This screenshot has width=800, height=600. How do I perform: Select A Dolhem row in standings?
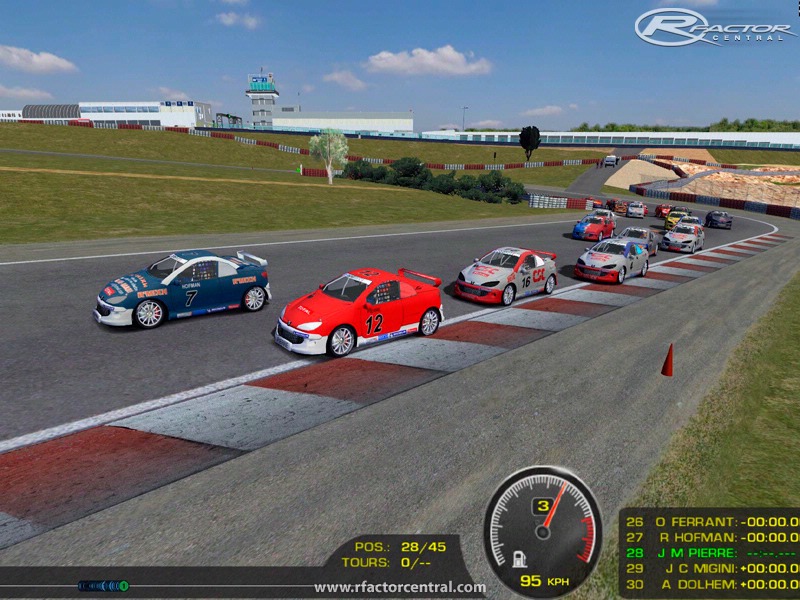tap(710, 584)
